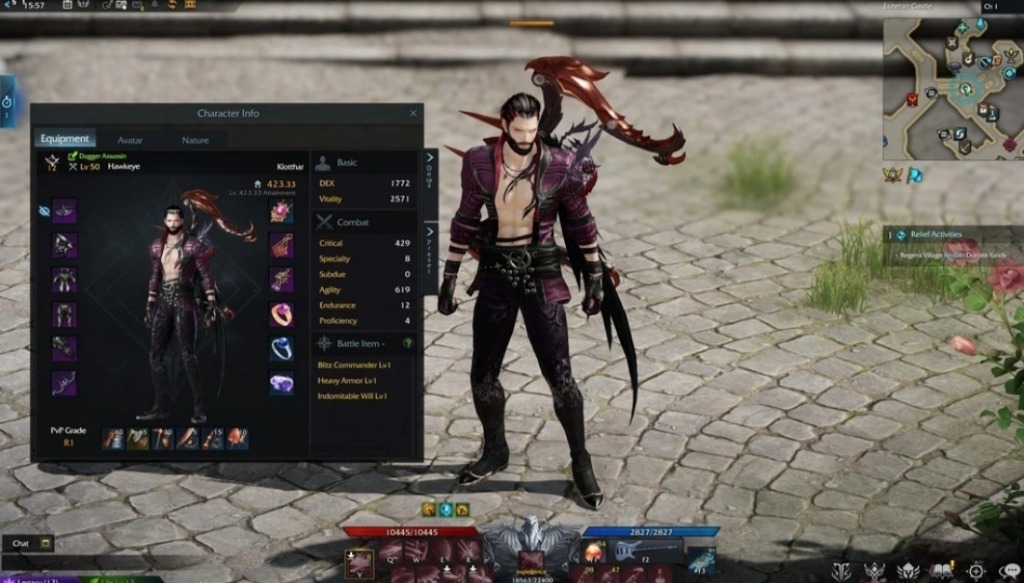Viewport: 1024px width, 583px height.
Task: Open the Nature tab
Action: click(x=195, y=140)
